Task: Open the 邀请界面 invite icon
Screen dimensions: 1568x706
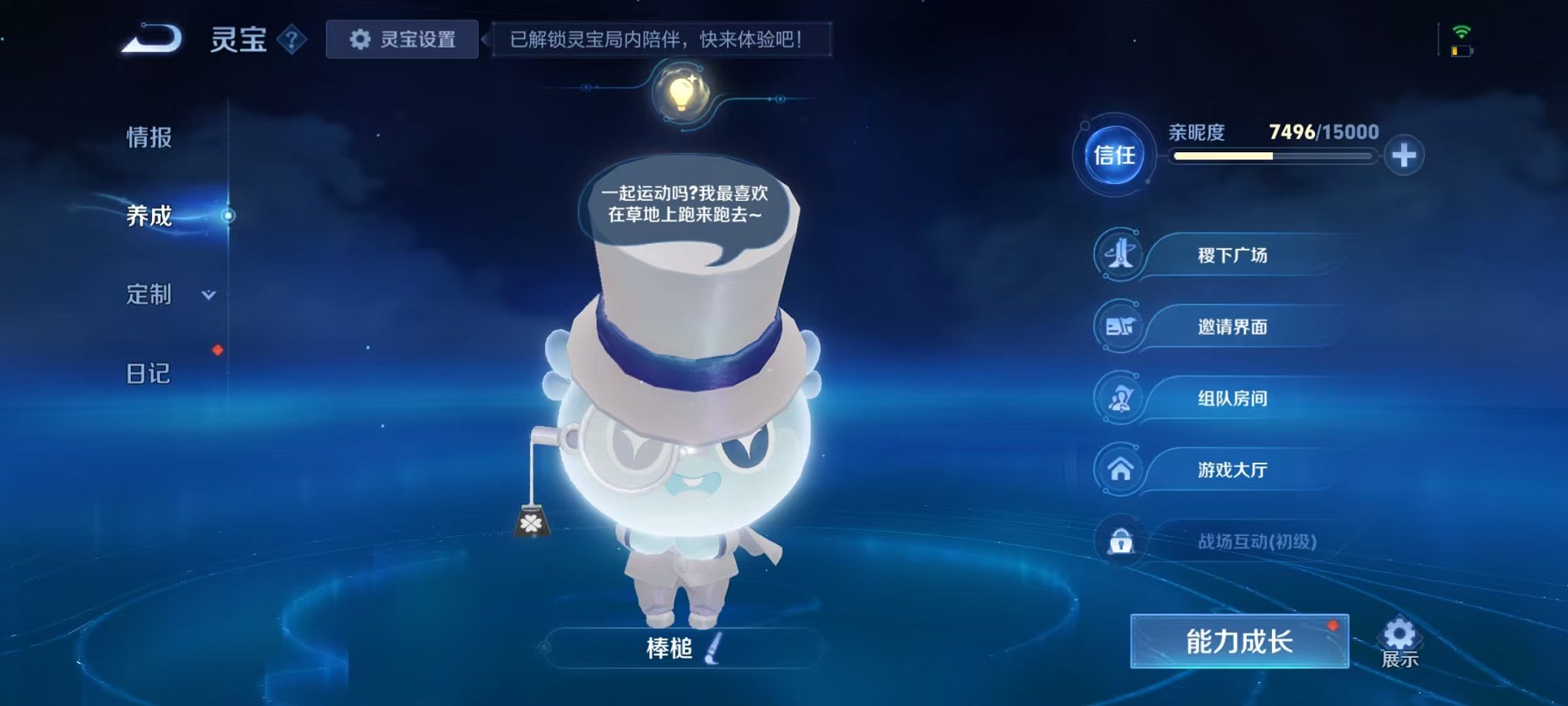Action: point(1121,326)
